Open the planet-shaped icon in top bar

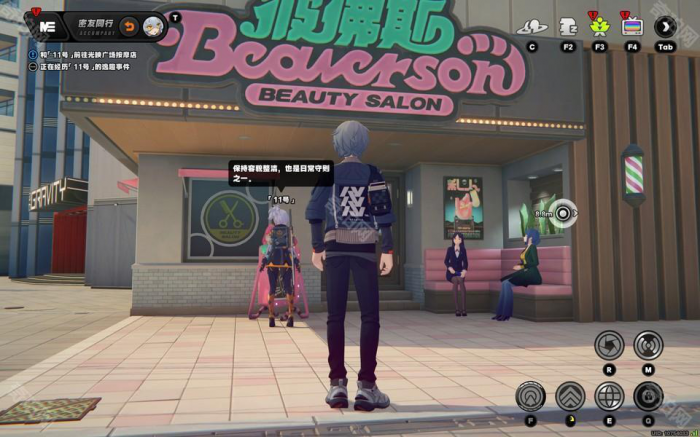pos(532,27)
